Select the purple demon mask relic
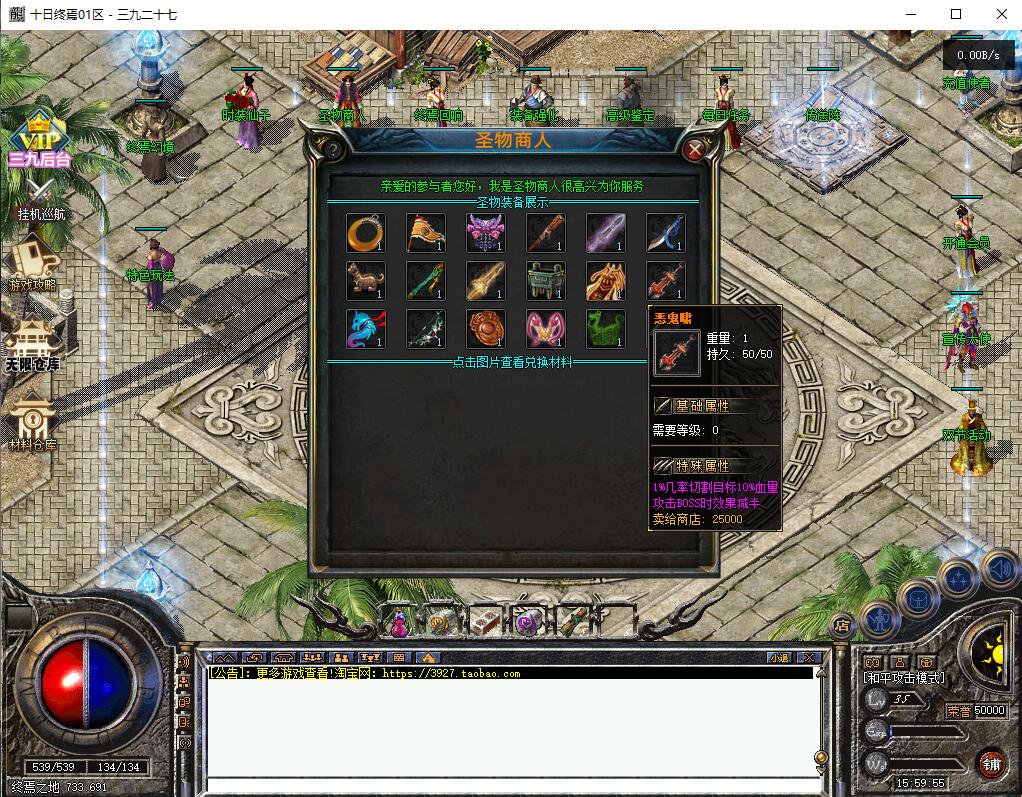 coord(485,232)
